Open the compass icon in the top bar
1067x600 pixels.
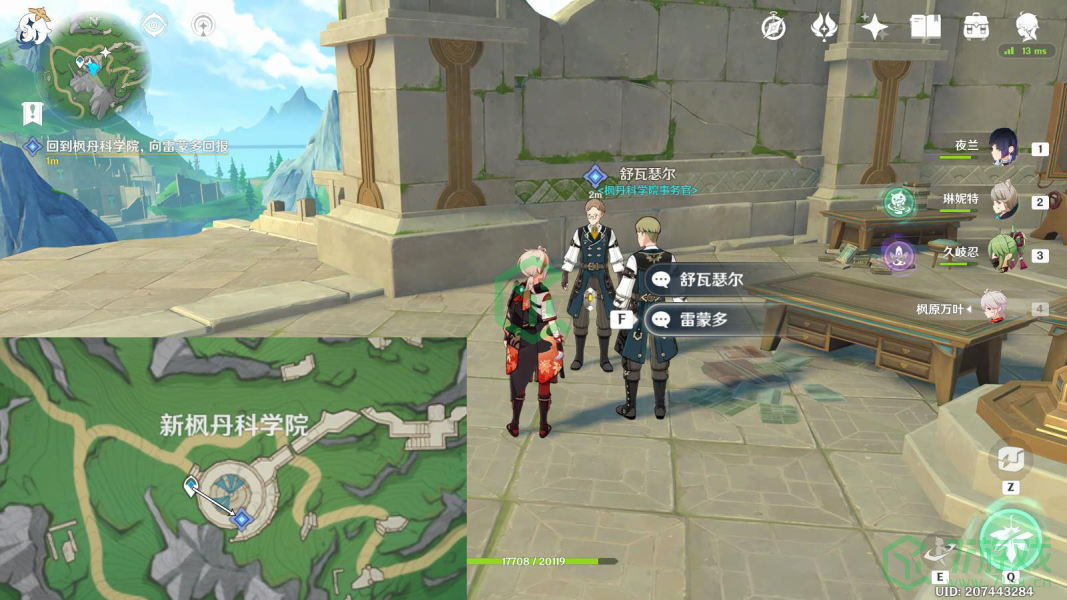tap(773, 27)
